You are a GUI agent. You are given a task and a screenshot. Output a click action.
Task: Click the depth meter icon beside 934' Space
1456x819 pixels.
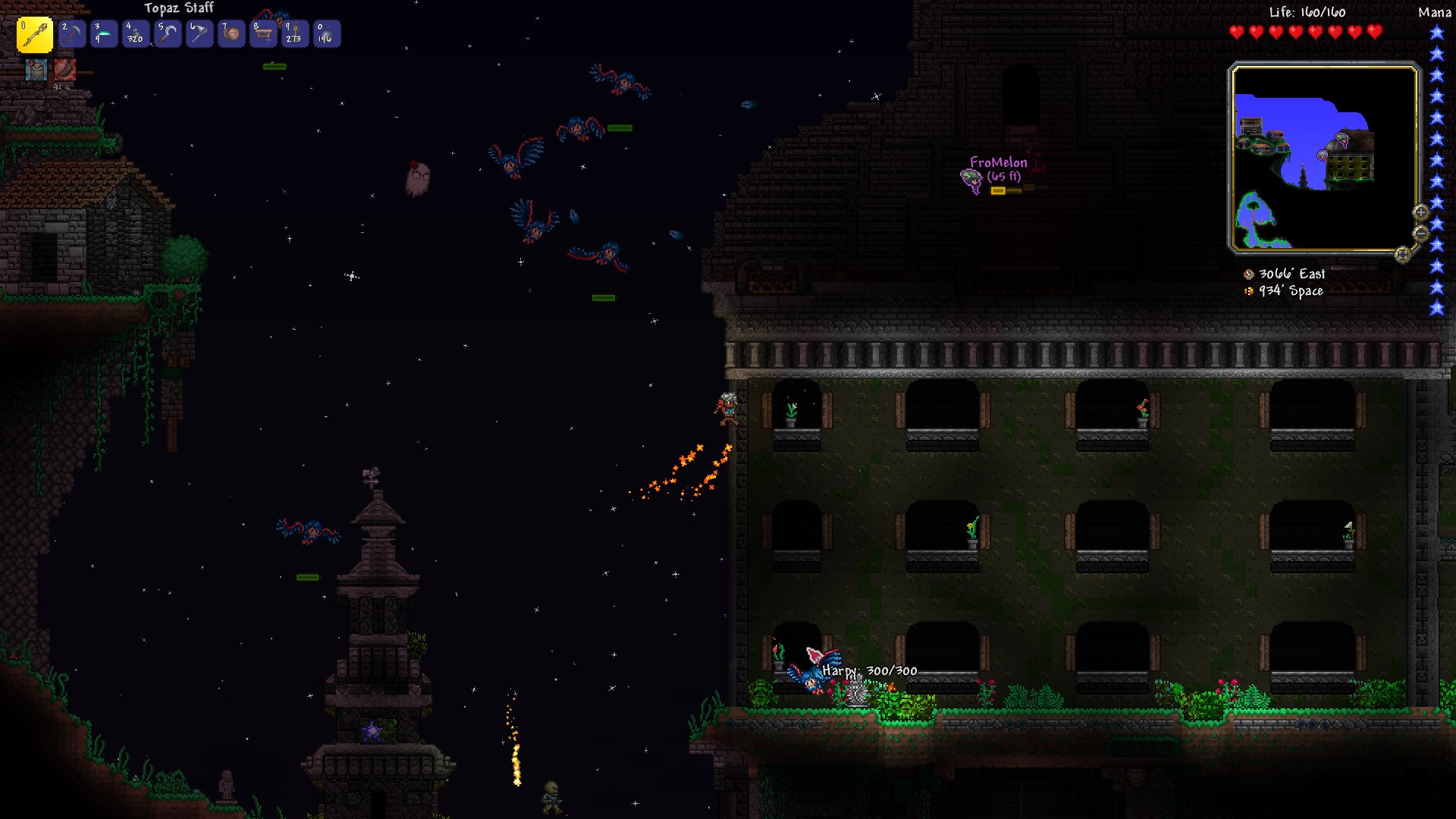(1249, 291)
